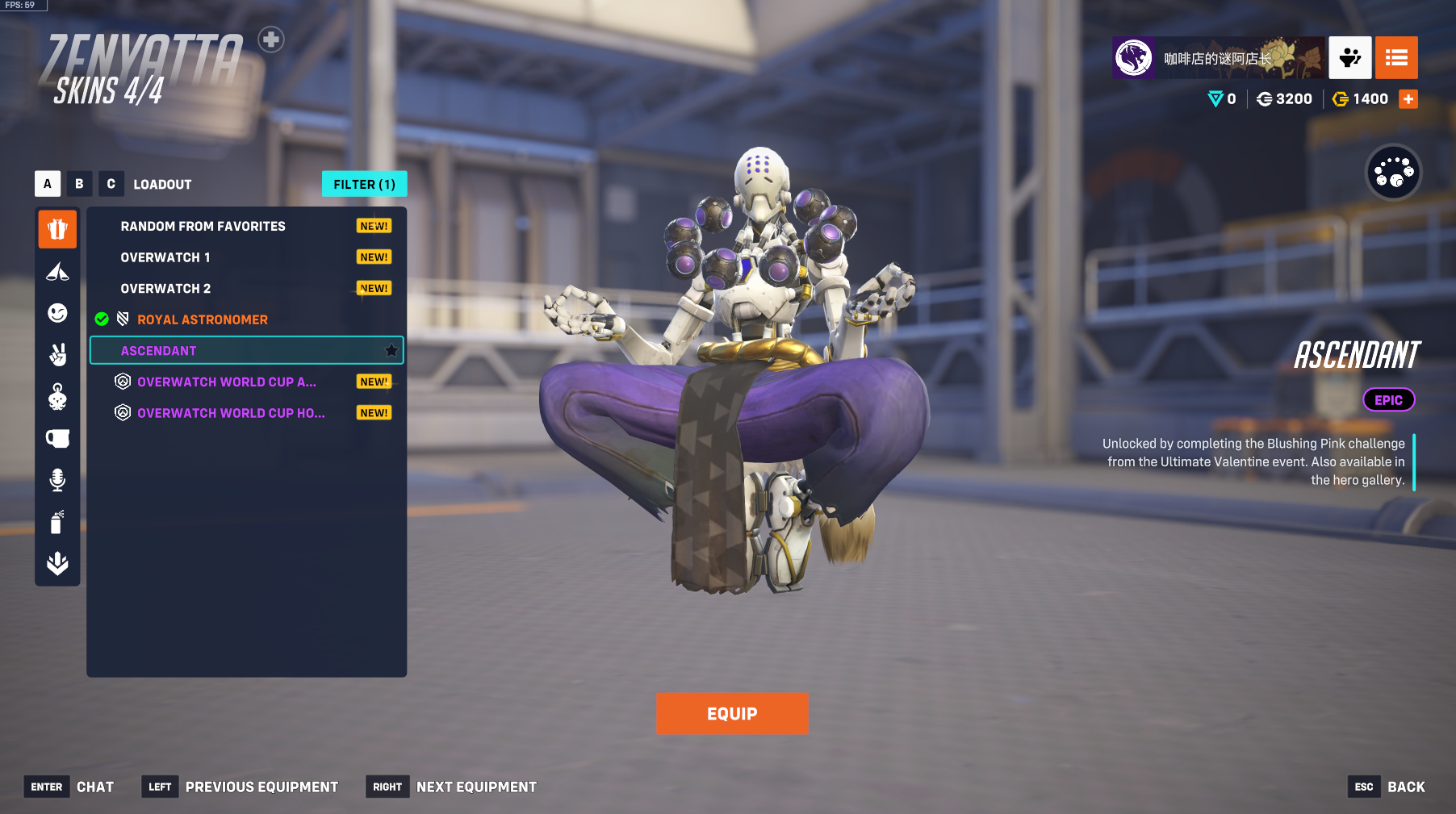Image resolution: width=1456 pixels, height=814 pixels.
Task: Open the voice lines microphone category
Action: [x=57, y=480]
